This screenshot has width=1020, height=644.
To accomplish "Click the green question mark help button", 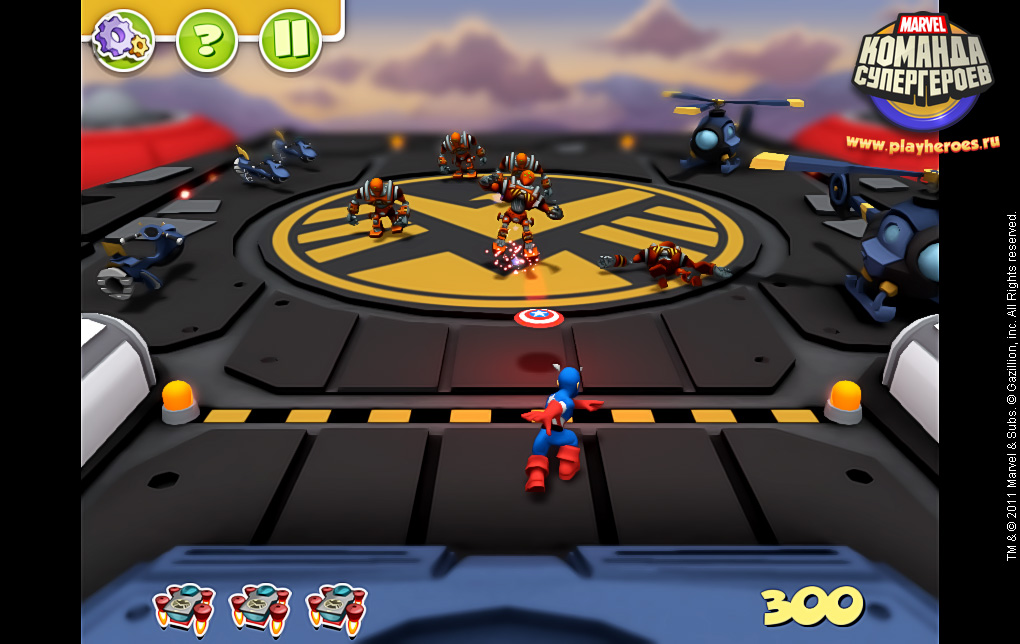I will click(x=206, y=40).
